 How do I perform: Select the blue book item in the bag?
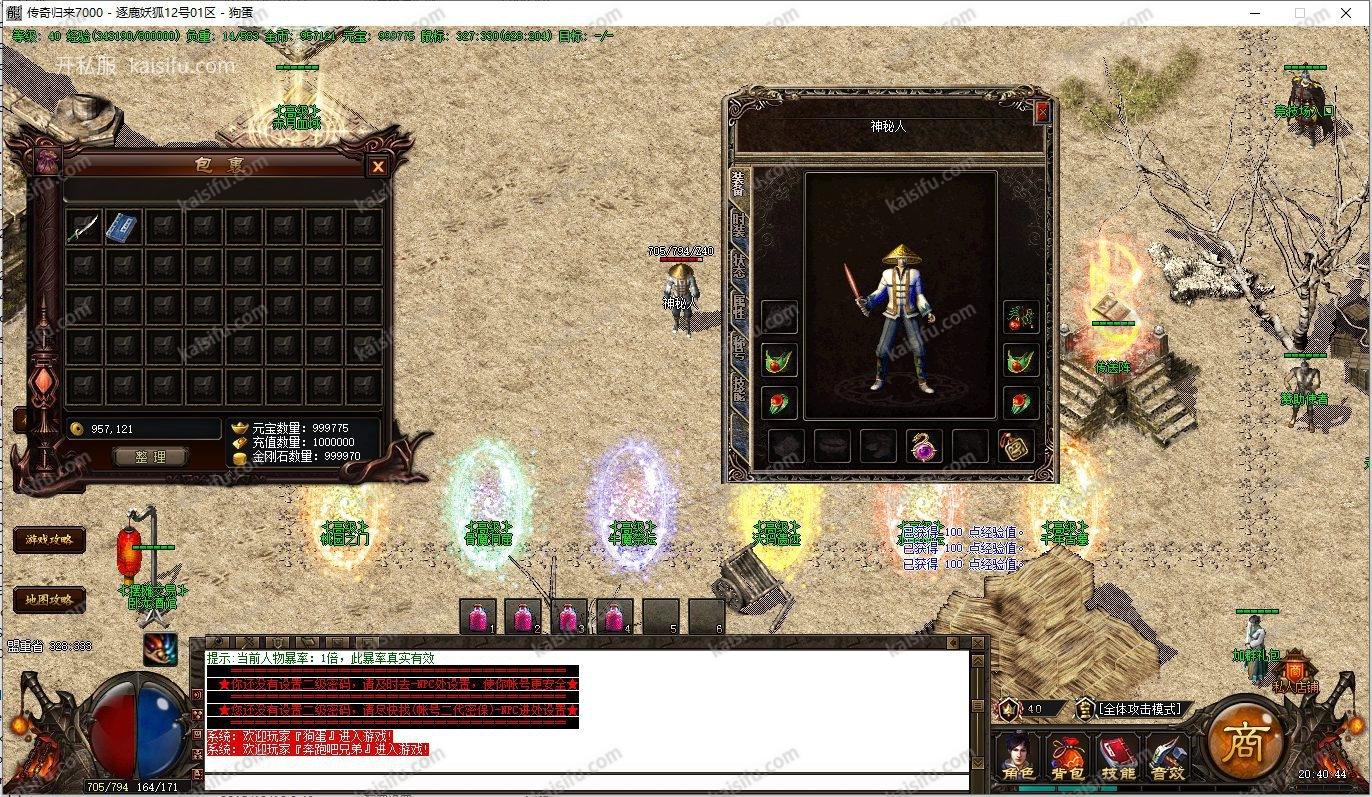(x=123, y=227)
